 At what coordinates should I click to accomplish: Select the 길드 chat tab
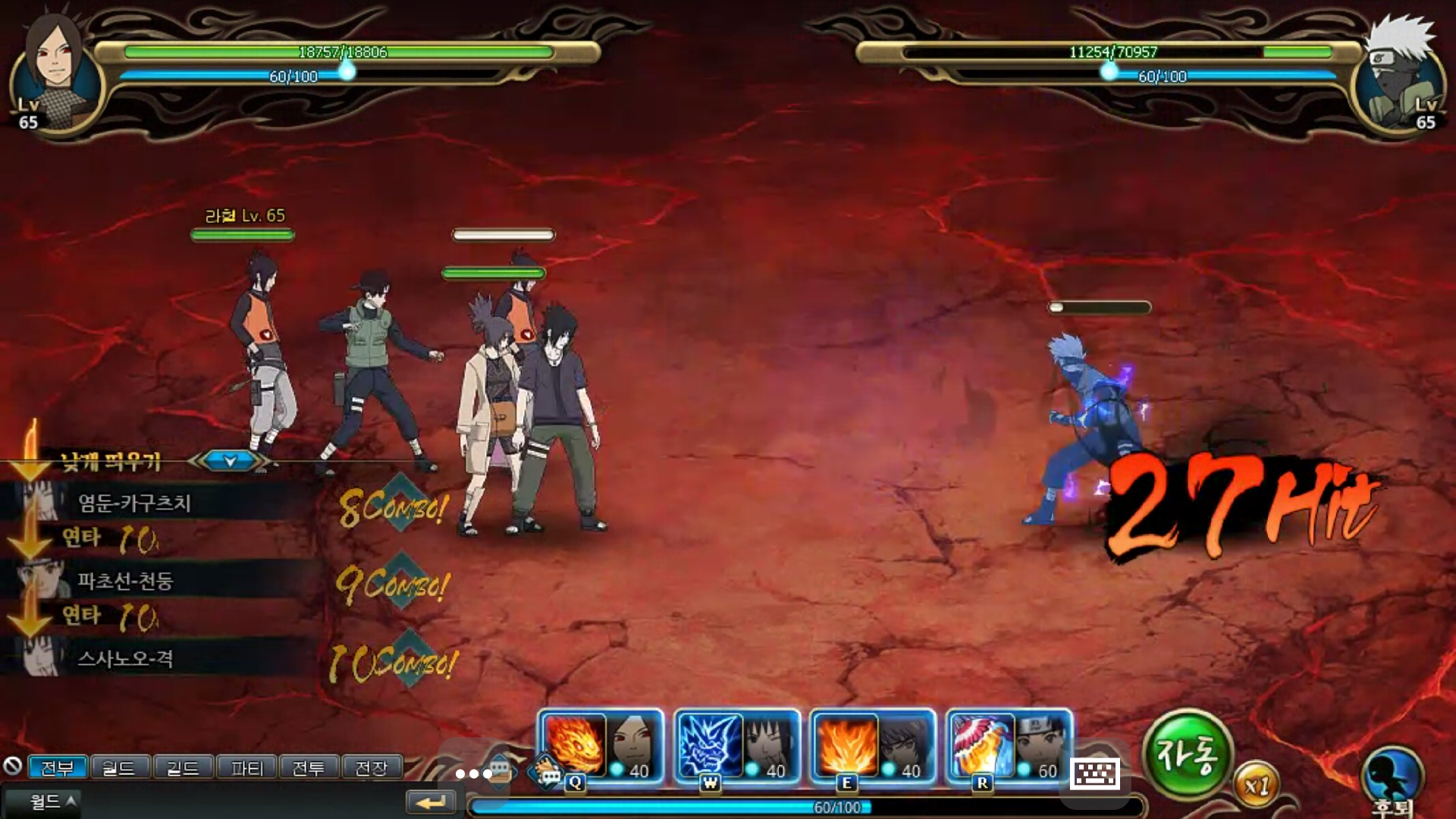(183, 768)
